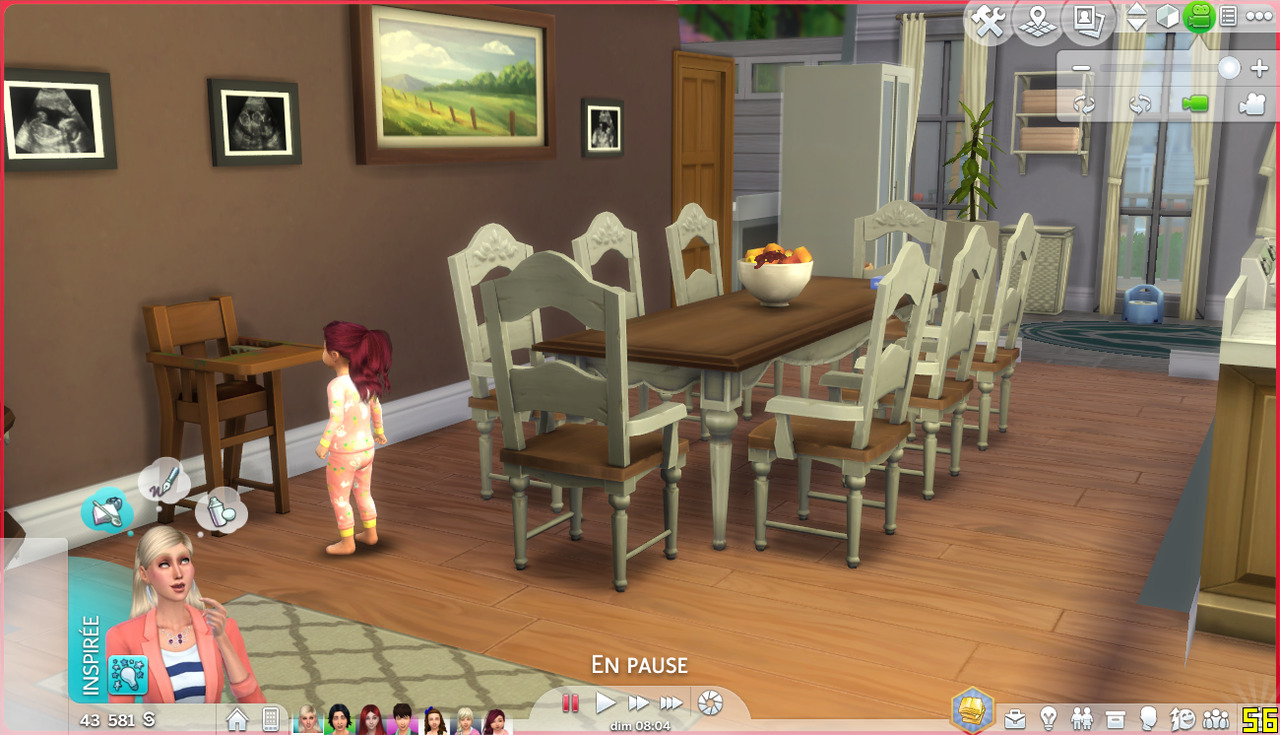
Task: Select the blonde Sim's portrait thumbnail
Action: point(307,719)
